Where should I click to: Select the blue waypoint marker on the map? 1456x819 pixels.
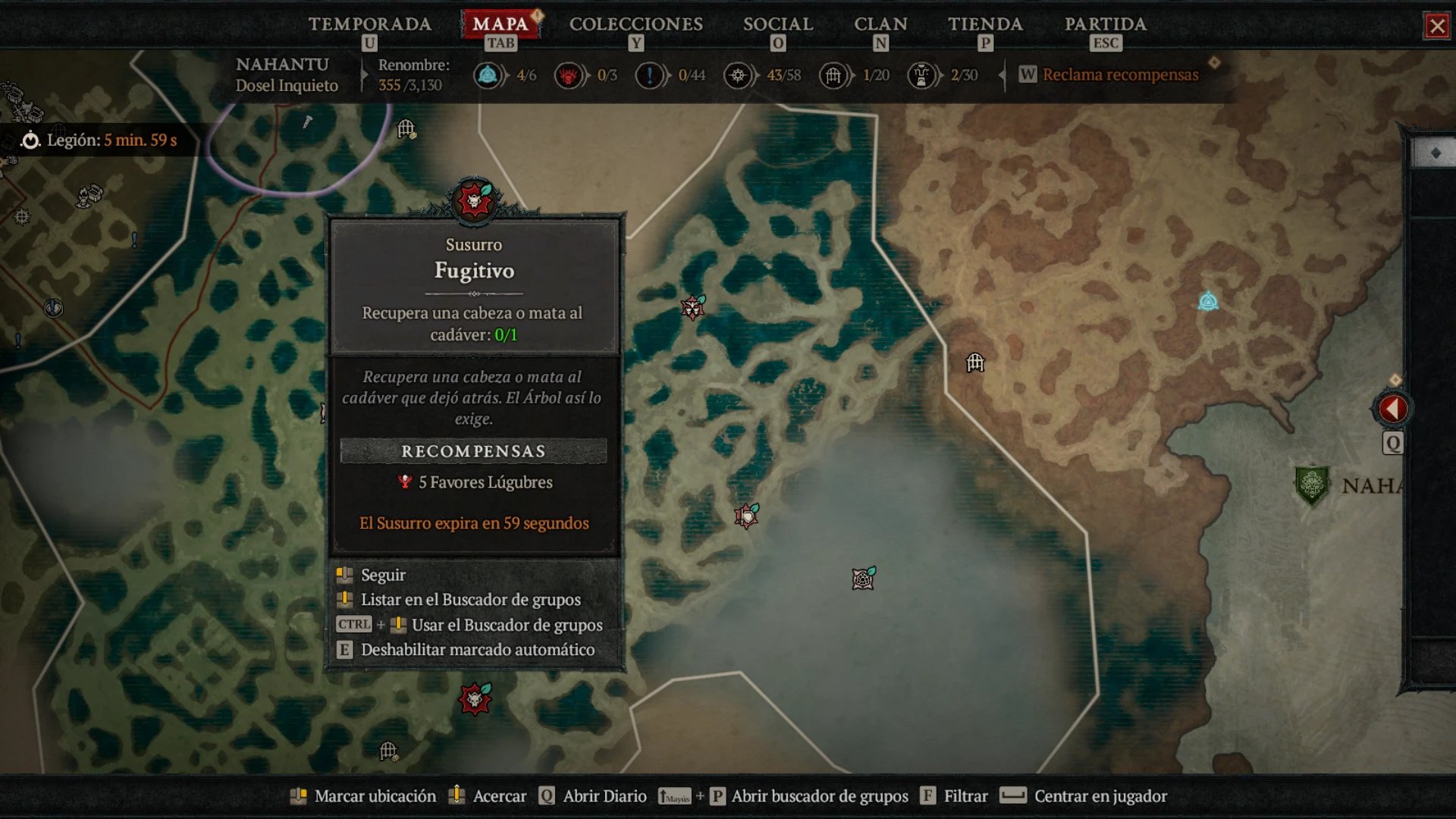(1208, 302)
